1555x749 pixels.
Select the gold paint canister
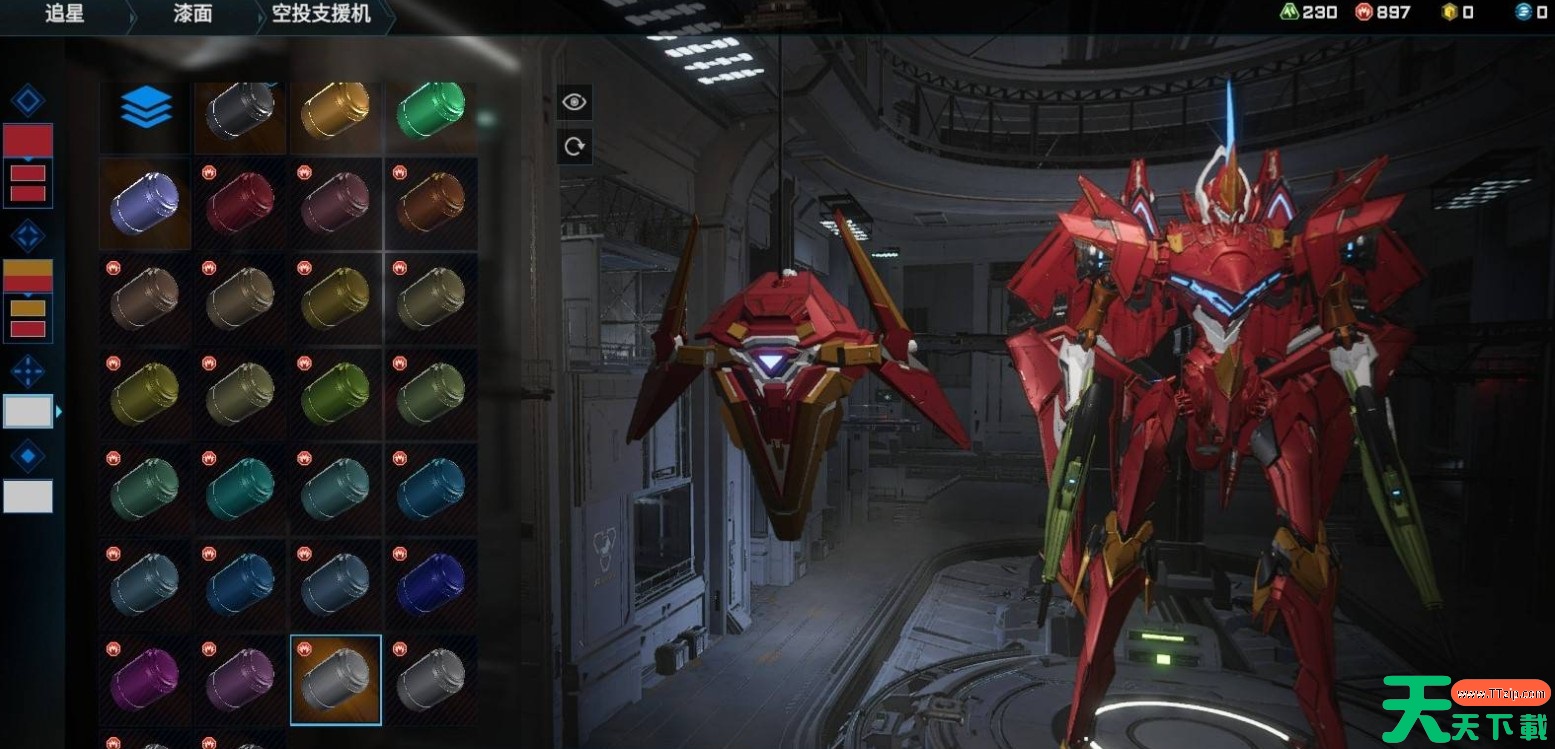[x=336, y=108]
